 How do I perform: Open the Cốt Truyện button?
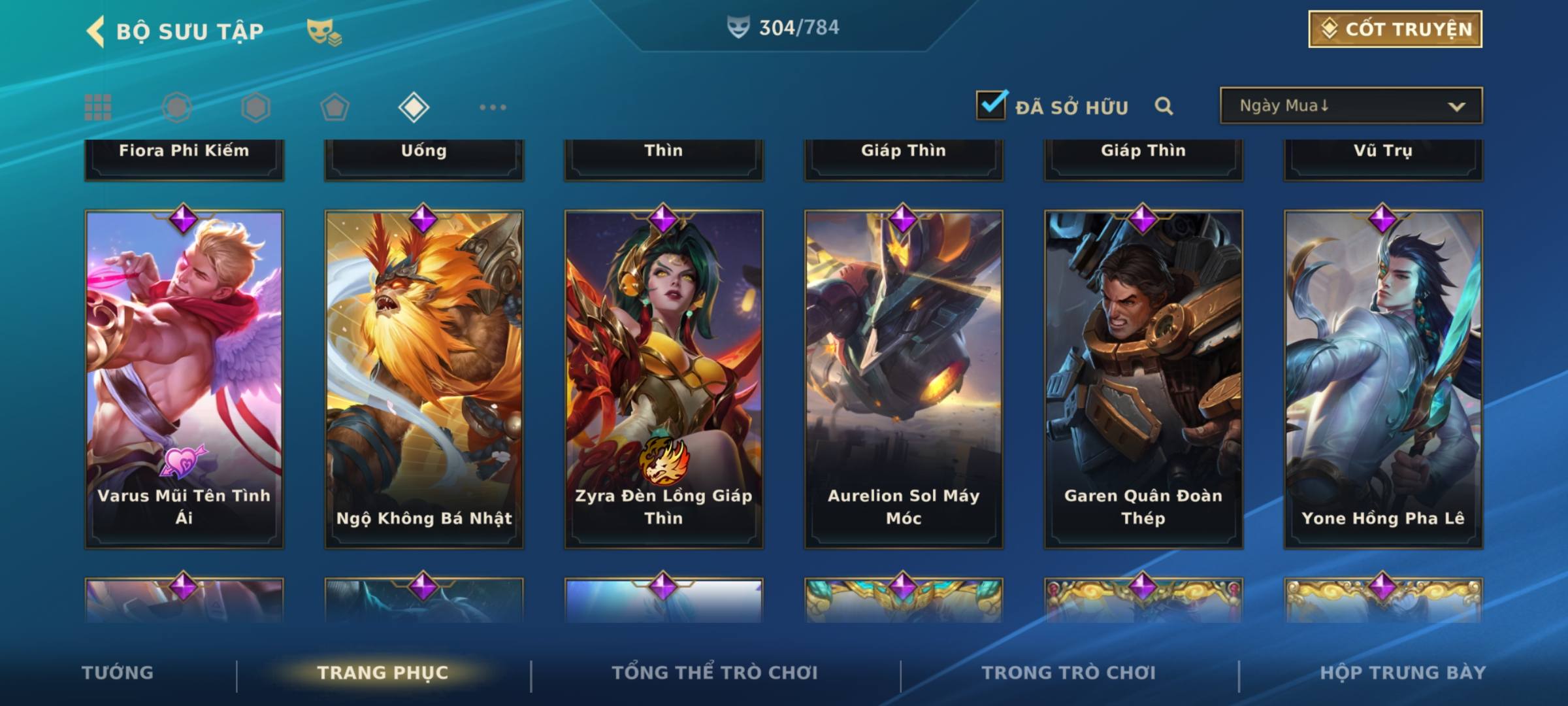click(x=1394, y=29)
